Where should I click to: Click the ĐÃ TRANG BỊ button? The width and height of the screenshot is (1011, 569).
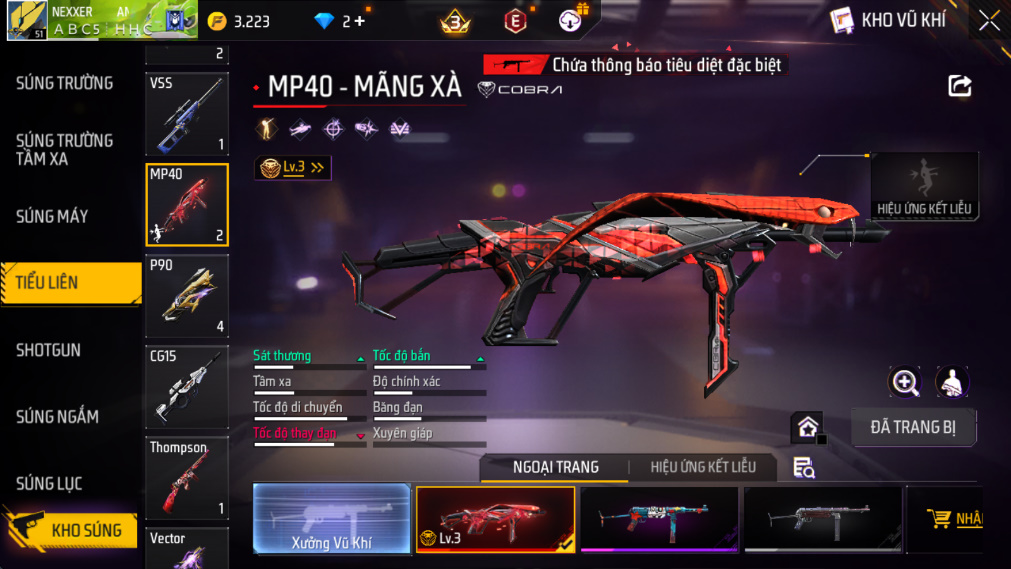(x=913, y=427)
